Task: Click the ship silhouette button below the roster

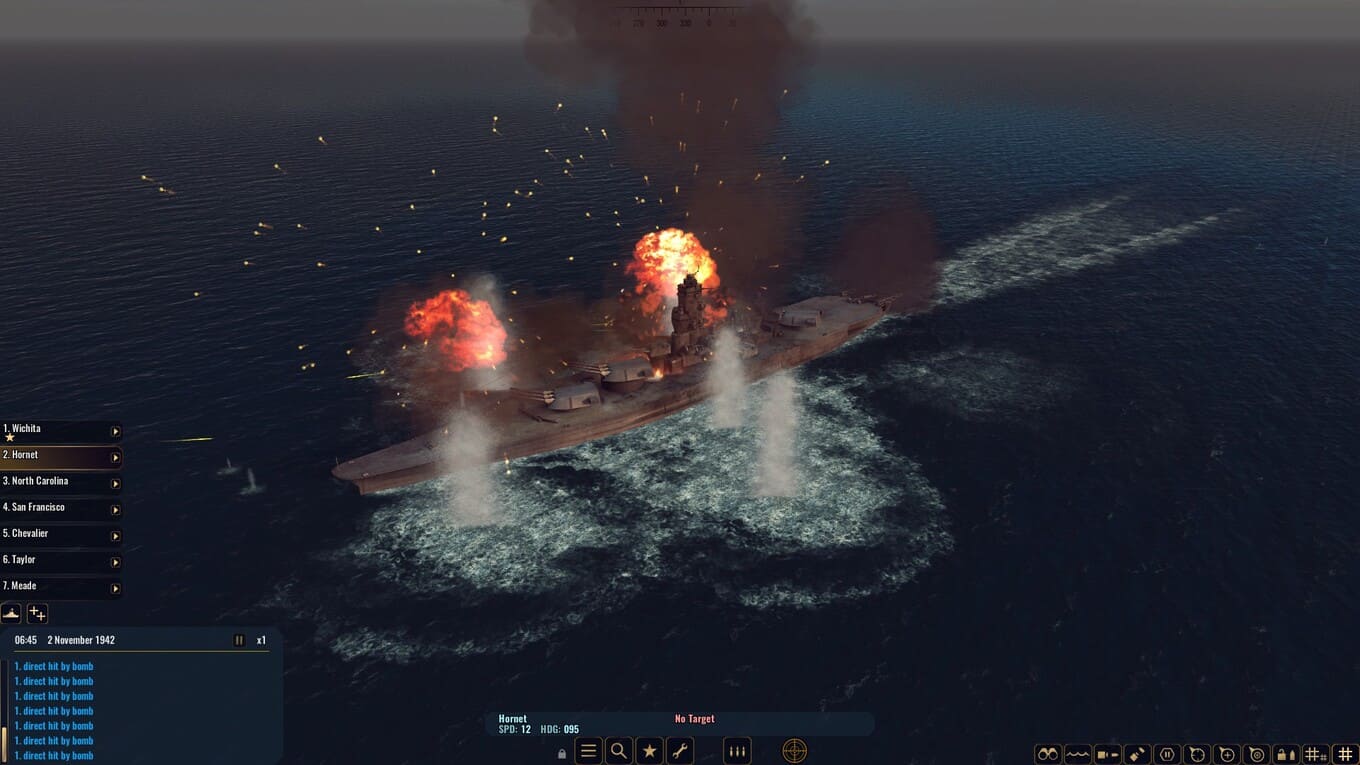Action: click(x=11, y=613)
